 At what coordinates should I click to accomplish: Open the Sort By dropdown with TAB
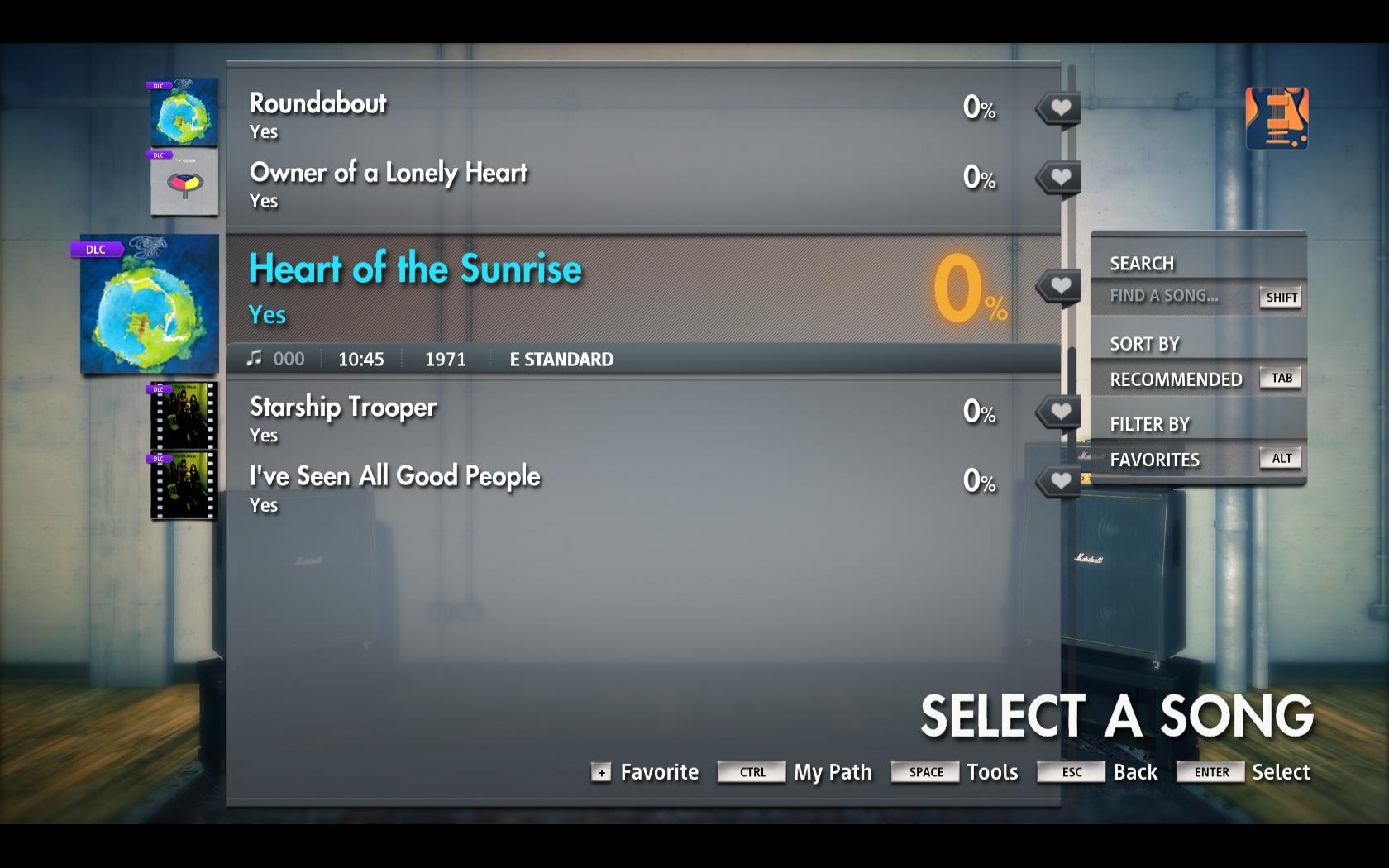[1280, 377]
